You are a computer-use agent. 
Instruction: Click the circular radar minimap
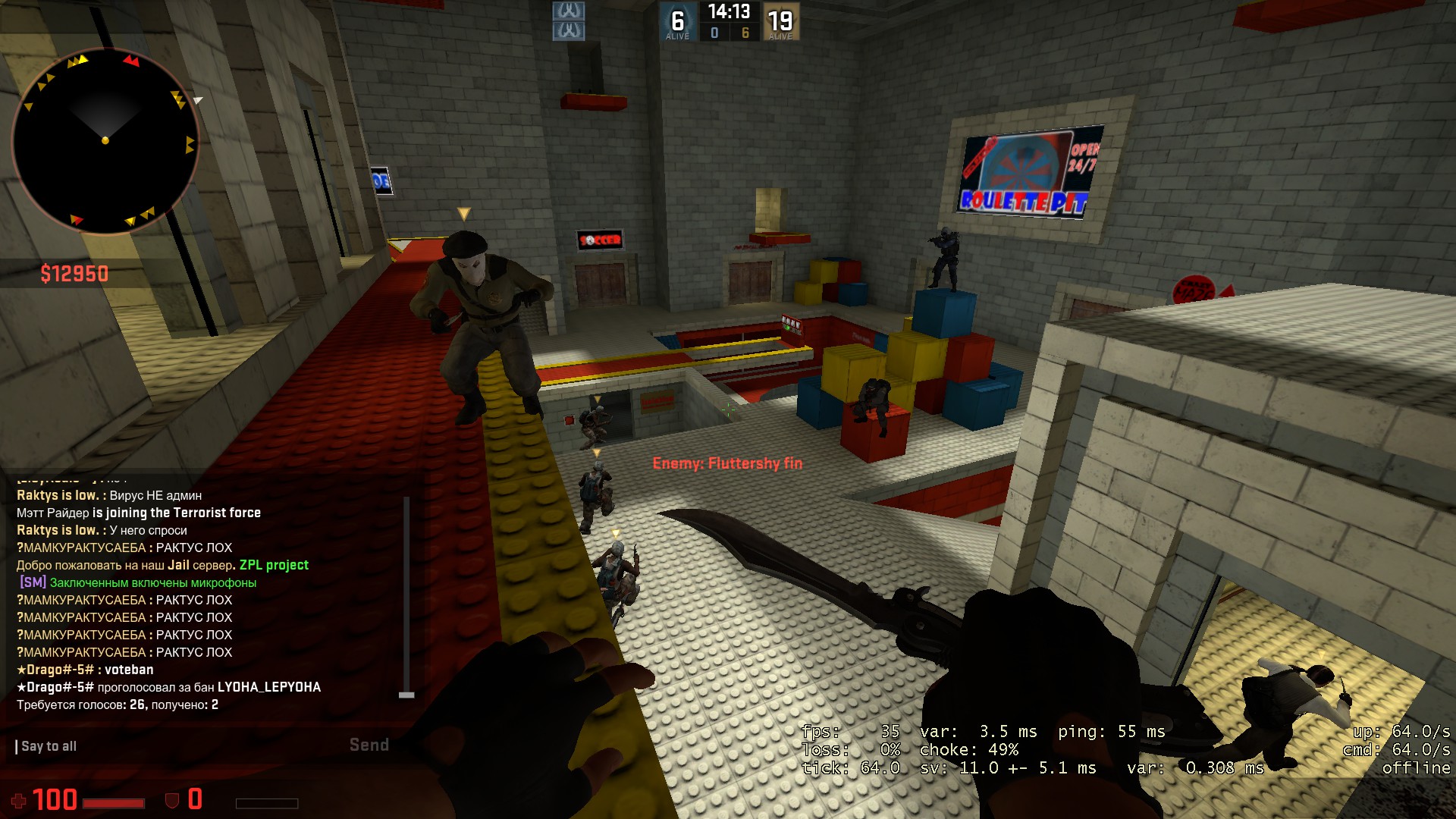(105, 141)
